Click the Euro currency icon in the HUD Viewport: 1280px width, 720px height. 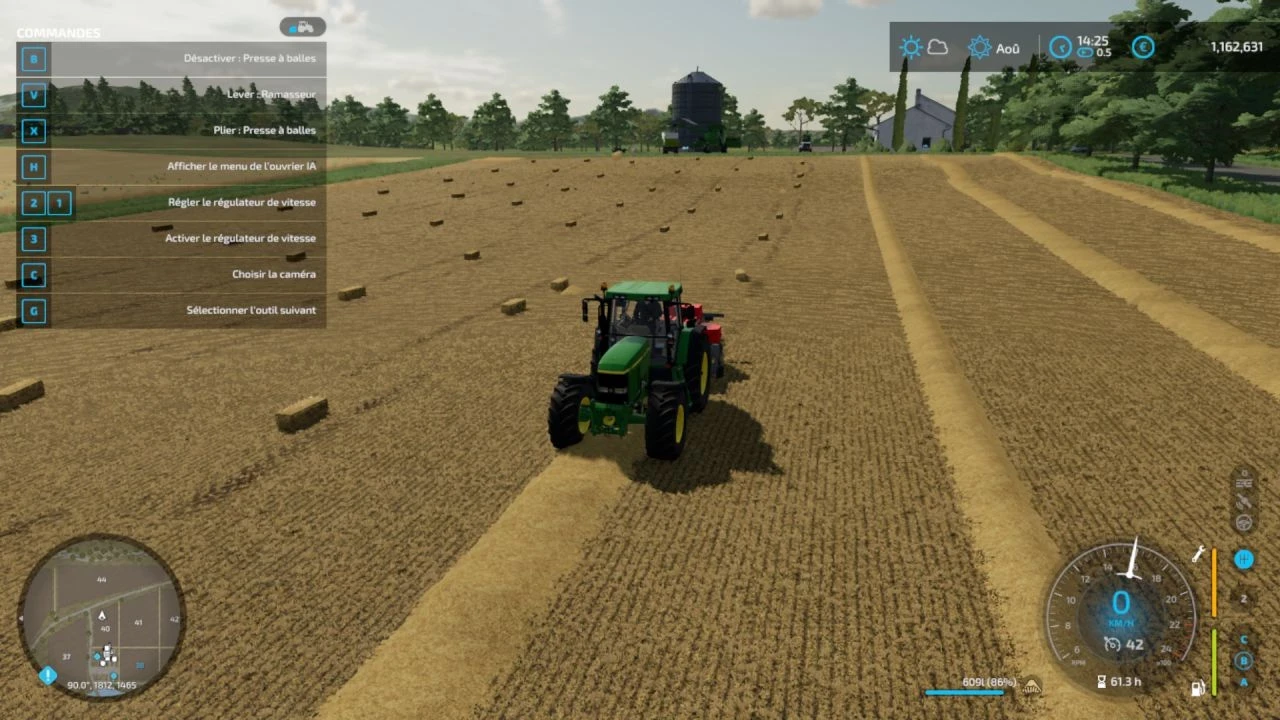(1143, 47)
